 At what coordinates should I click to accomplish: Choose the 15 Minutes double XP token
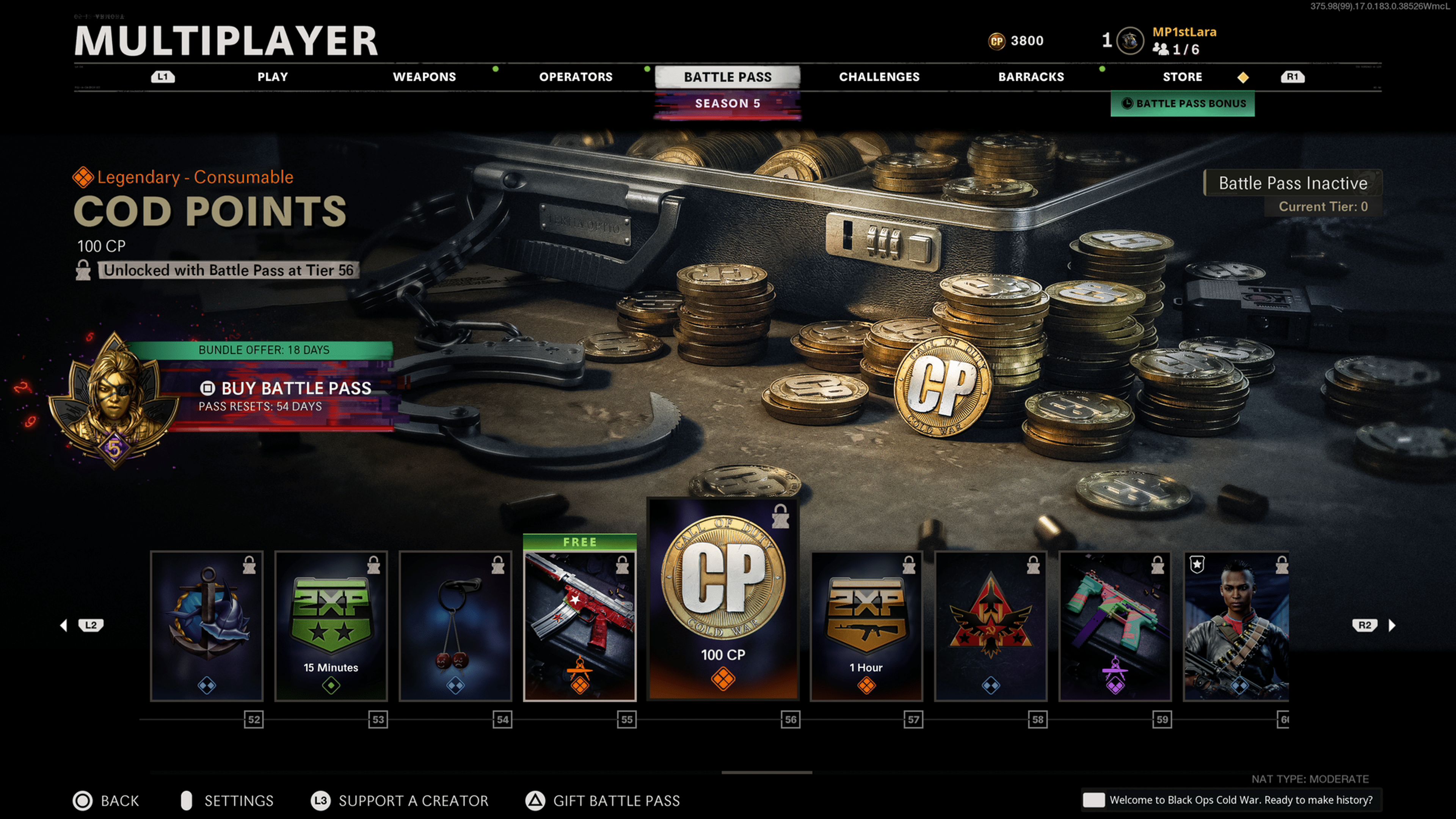[x=331, y=626]
